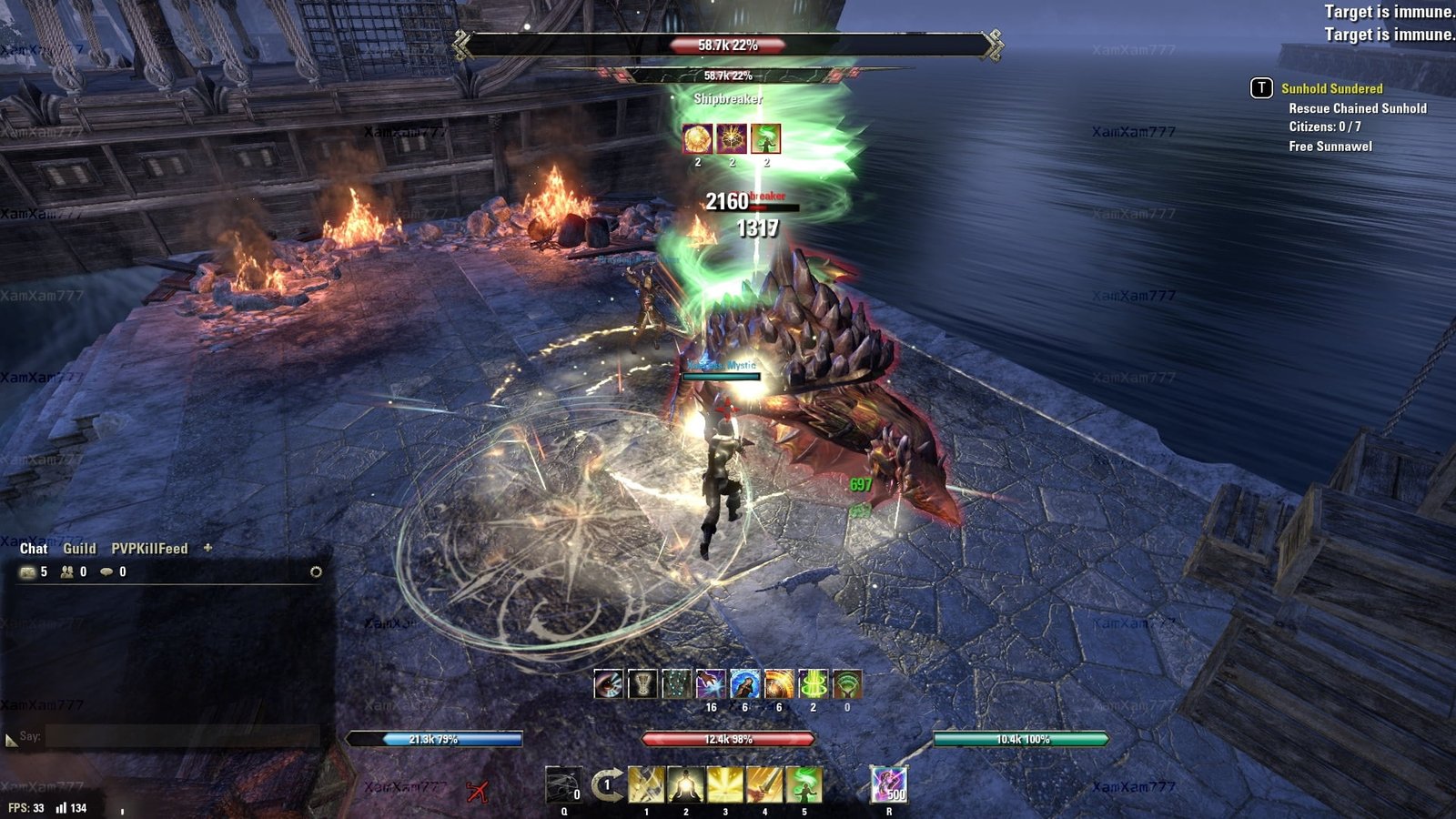The width and height of the screenshot is (1456, 819).
Task: Select the Sunhold Sundered quest tracker
Action: (1331, 88)
